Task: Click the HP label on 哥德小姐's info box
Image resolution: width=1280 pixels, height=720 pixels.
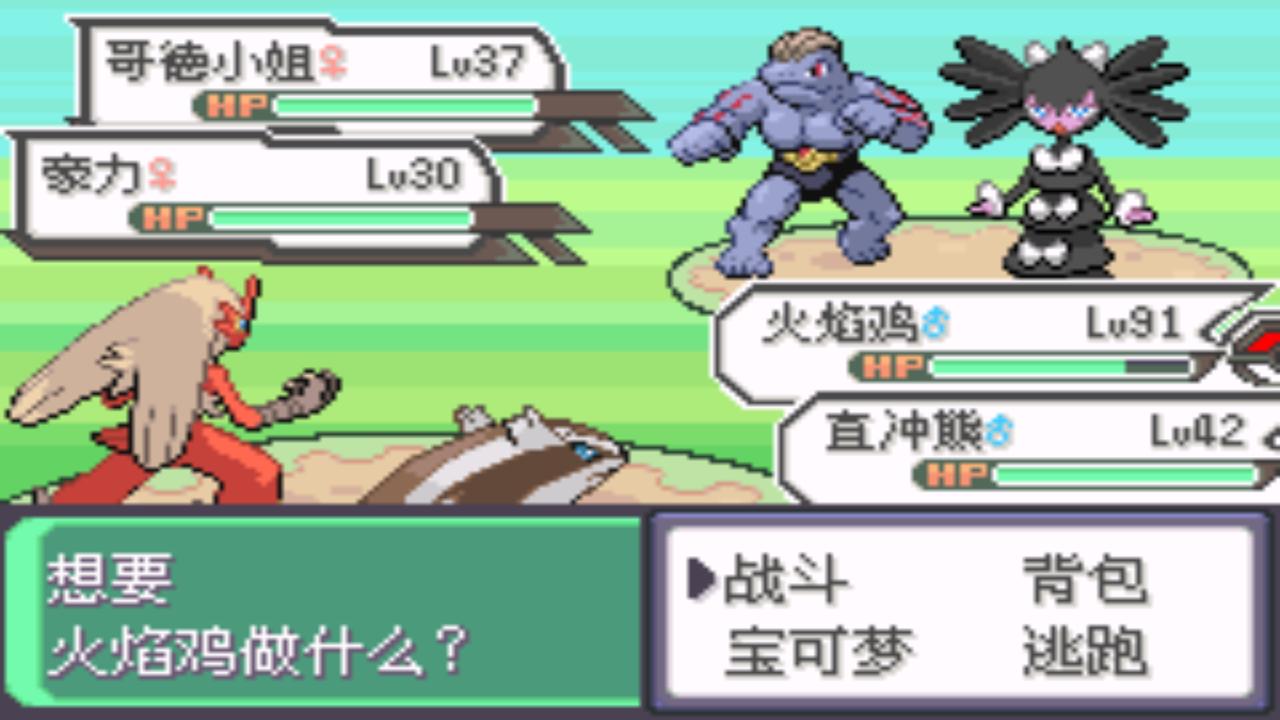Action: [235, 104]
